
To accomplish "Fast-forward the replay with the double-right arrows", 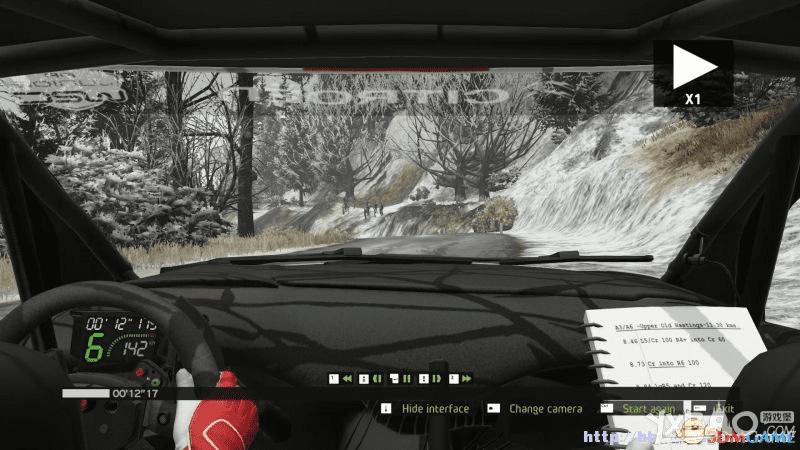I will pos(466,379).
